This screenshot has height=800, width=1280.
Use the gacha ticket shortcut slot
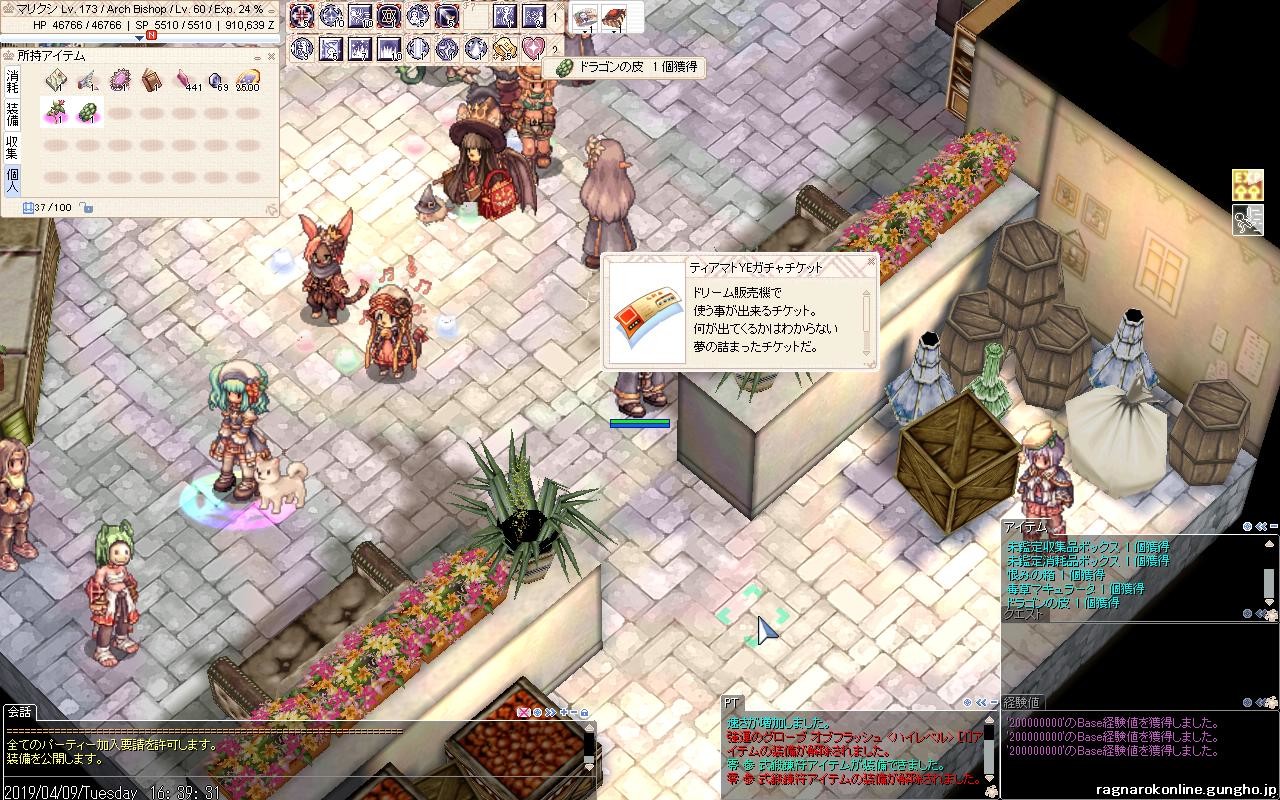(x=585, y=17)
